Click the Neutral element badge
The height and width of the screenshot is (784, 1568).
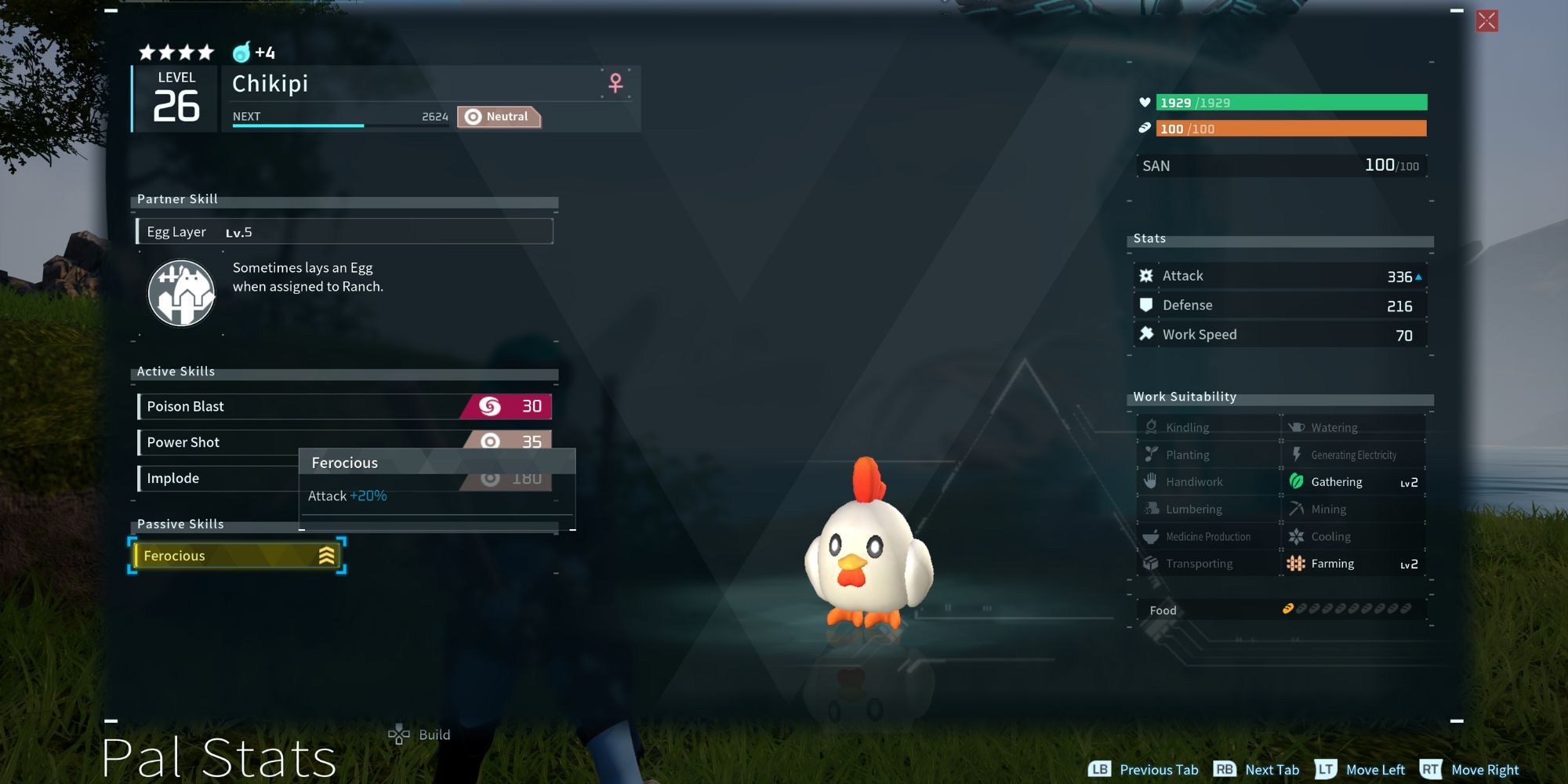[499, 116]
